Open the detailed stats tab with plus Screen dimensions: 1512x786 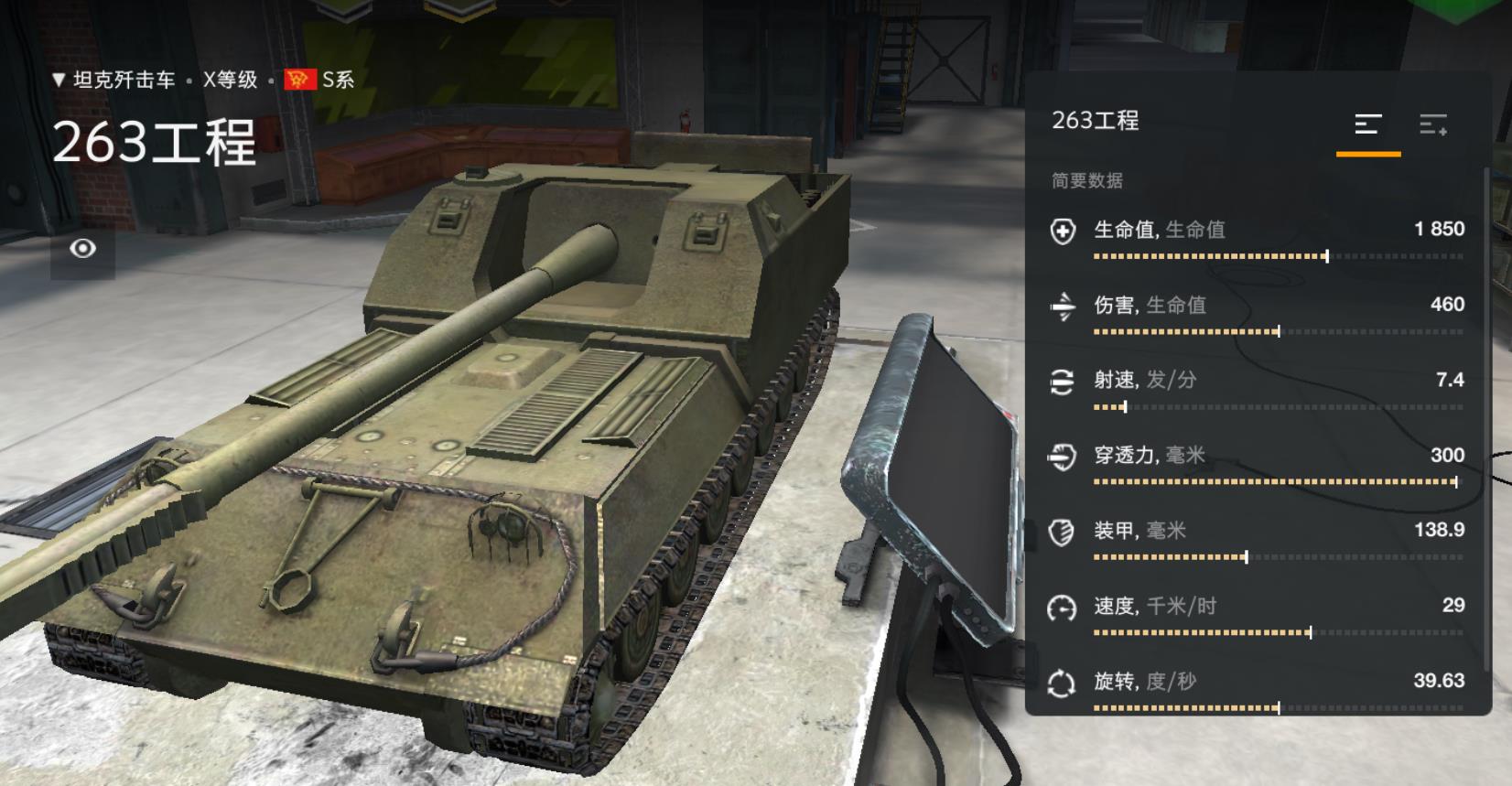tap(1432, 124)
